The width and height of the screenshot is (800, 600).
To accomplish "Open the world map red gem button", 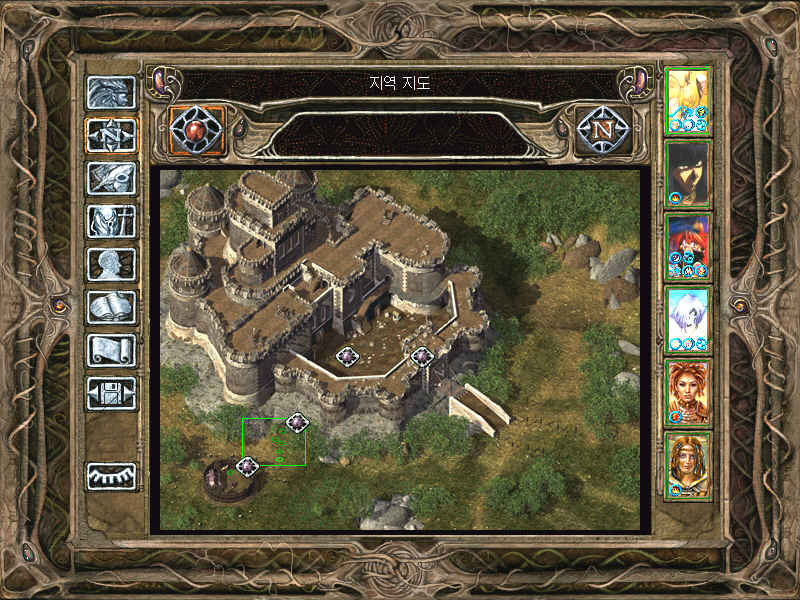I will [197, 129].
